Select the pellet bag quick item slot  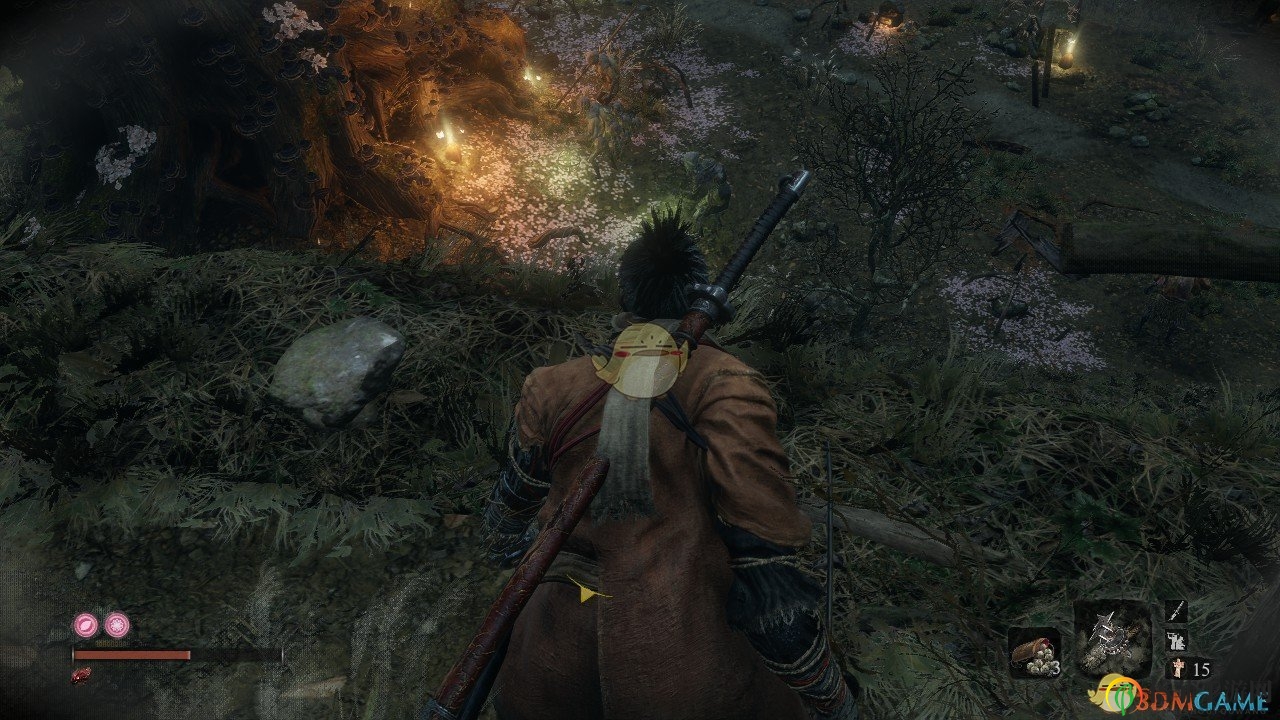[x=1033, y=652]
